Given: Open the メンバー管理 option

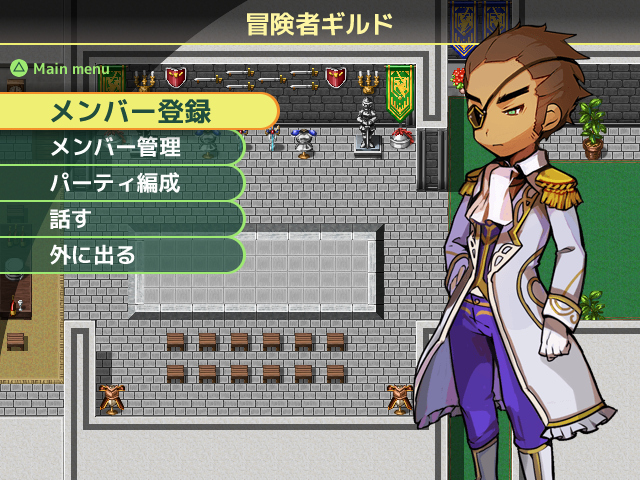Looking at the screenshot, I should tap(118, 148).
